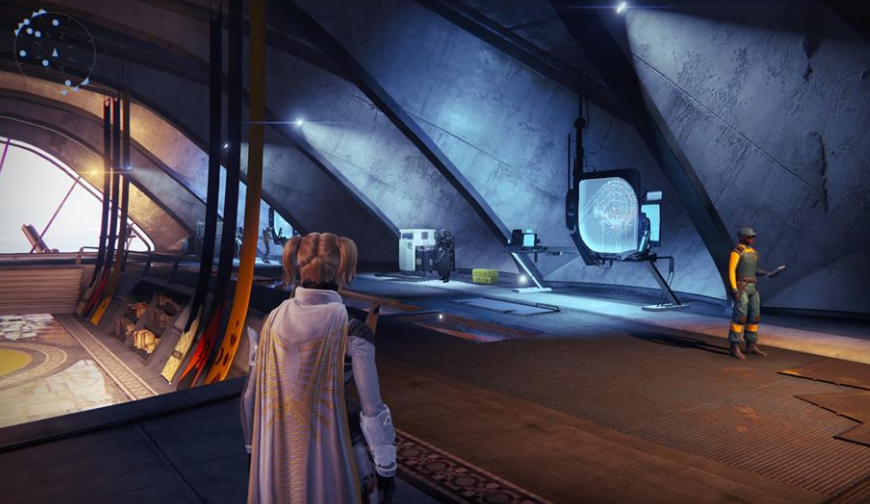Click the circular radar minimap
This screenshot has width=870, height=504.
pyautogui.click(x=54, y=50)
